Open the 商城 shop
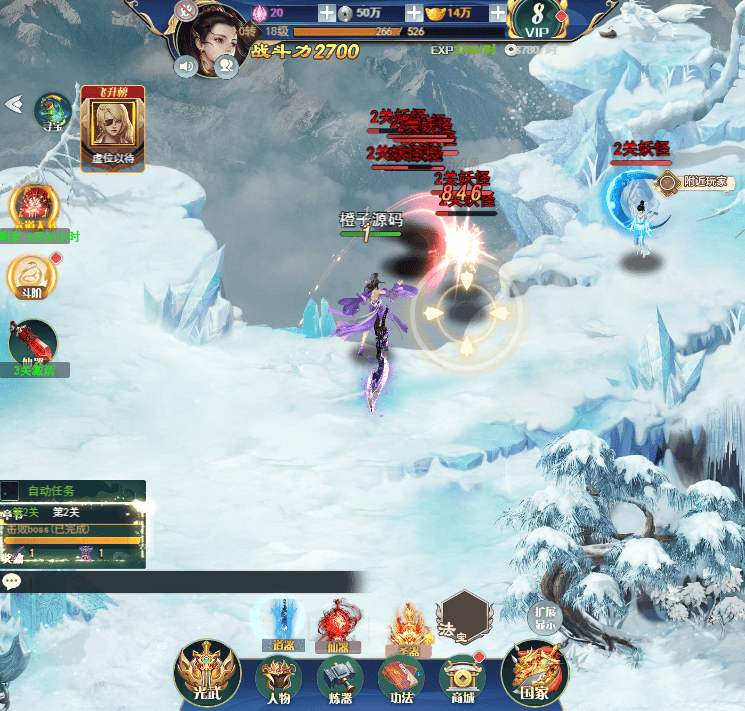The image size is (745, 711). click(x=462, y=679)
